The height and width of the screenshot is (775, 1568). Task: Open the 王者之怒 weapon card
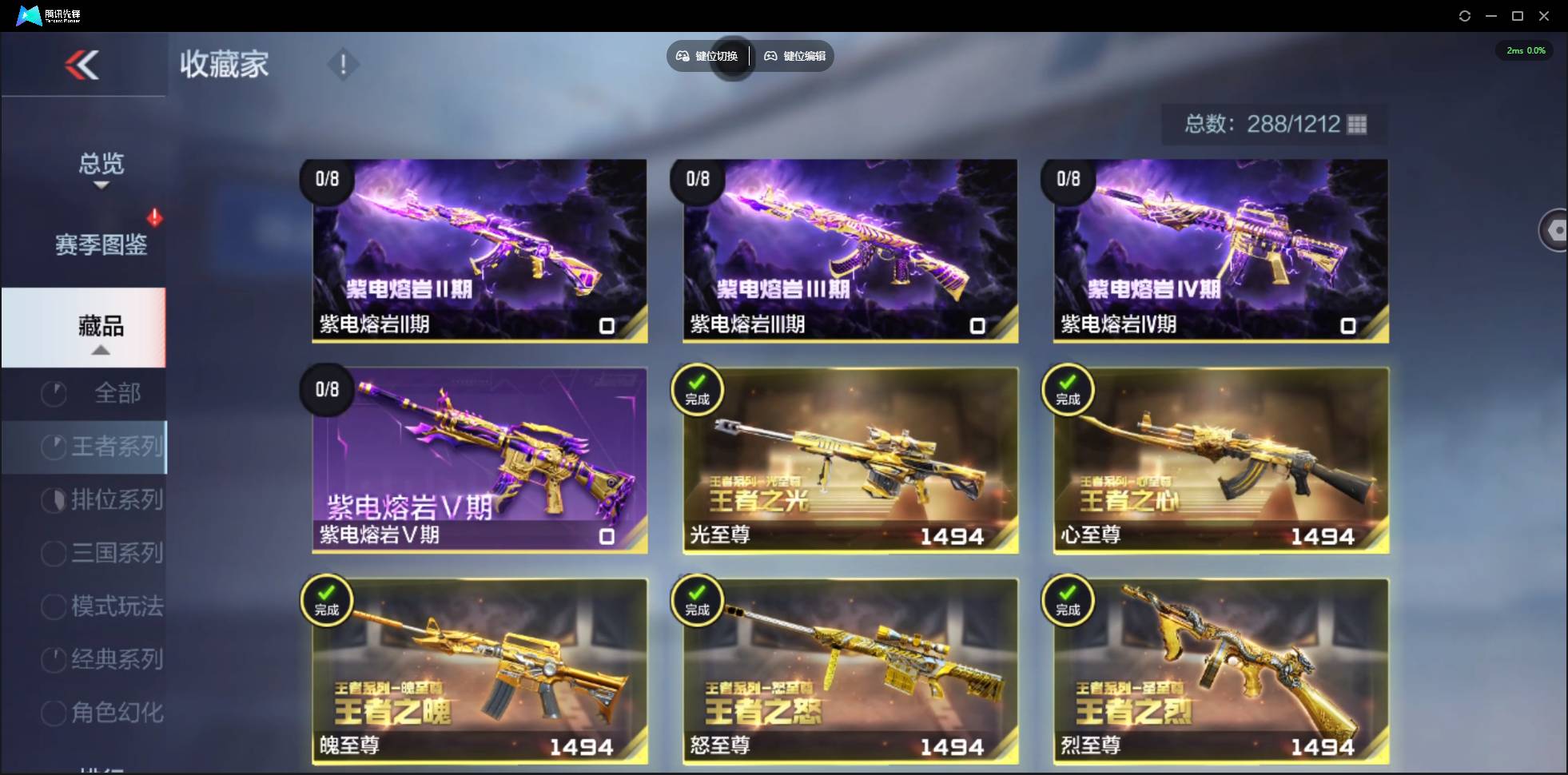pyautogui.click(x=849, y=671)
